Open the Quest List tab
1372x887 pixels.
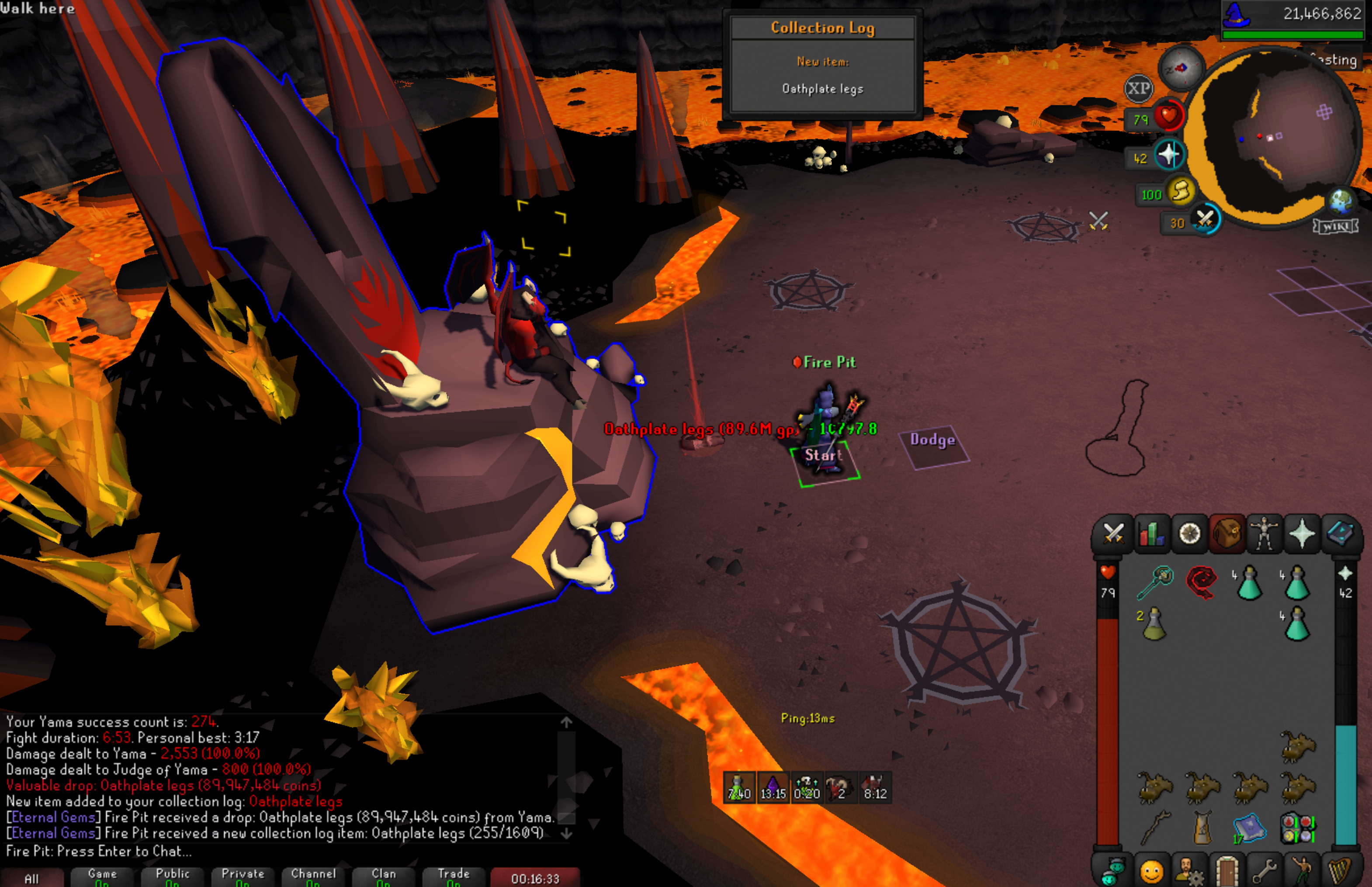[x=1189, y=534]
